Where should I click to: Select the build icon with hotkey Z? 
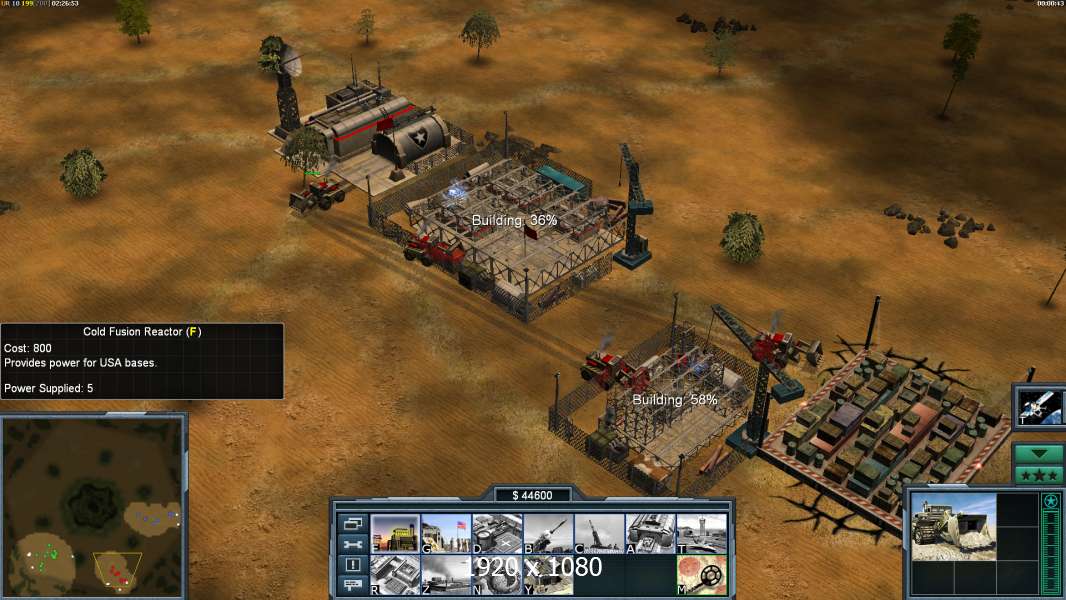[x=446, y=575]
